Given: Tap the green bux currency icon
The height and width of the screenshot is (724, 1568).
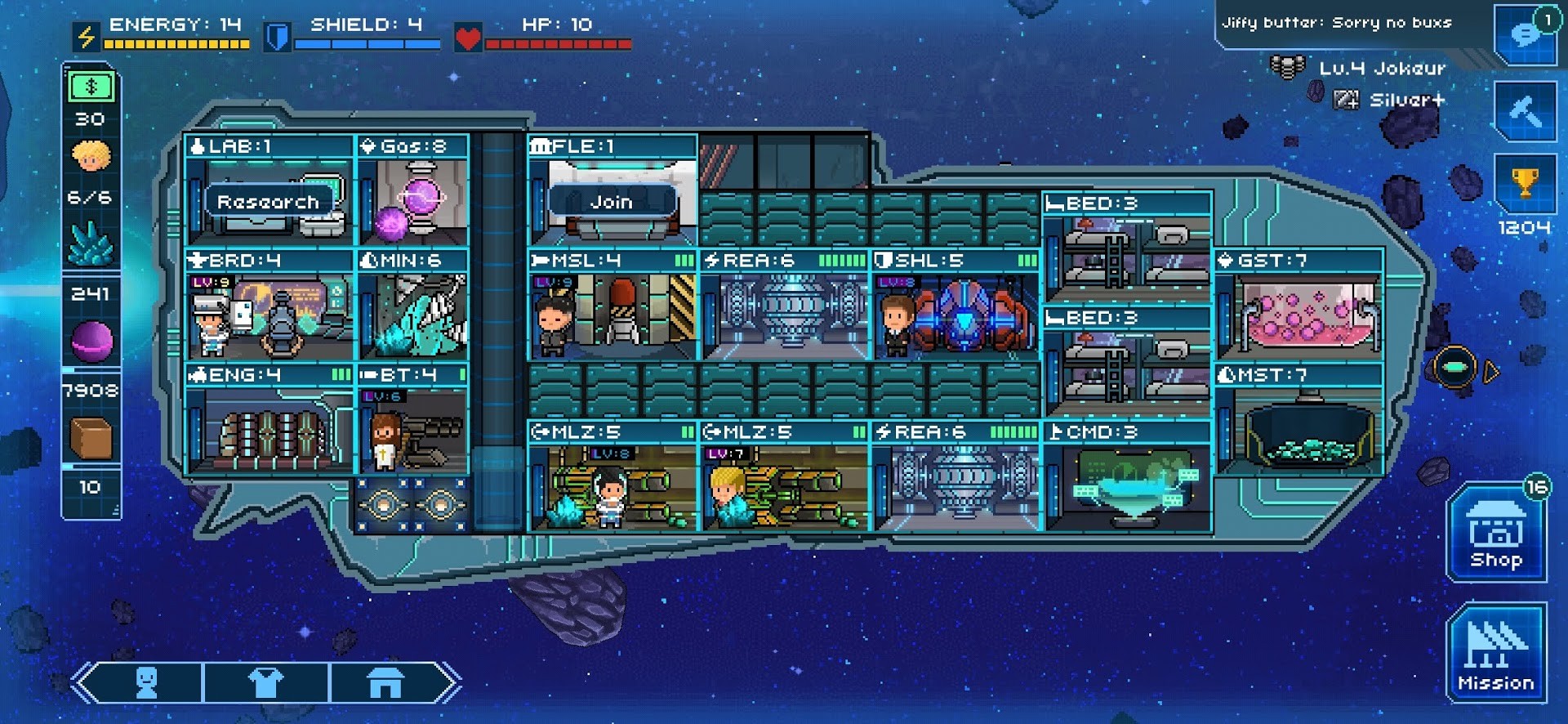Looking at the screenshot, I should coord(91,87).
